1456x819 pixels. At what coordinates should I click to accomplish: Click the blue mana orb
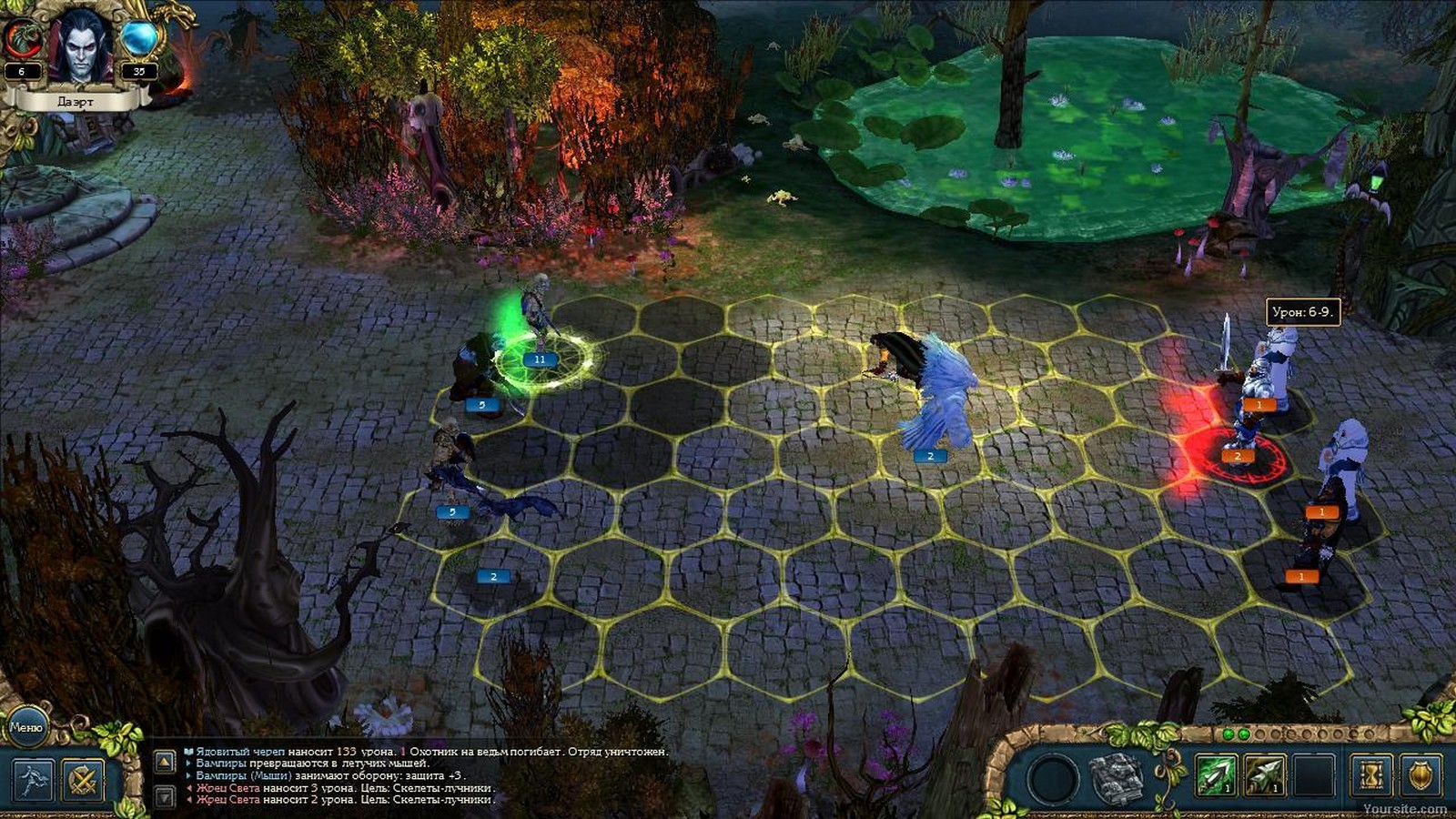click(139, 38)
